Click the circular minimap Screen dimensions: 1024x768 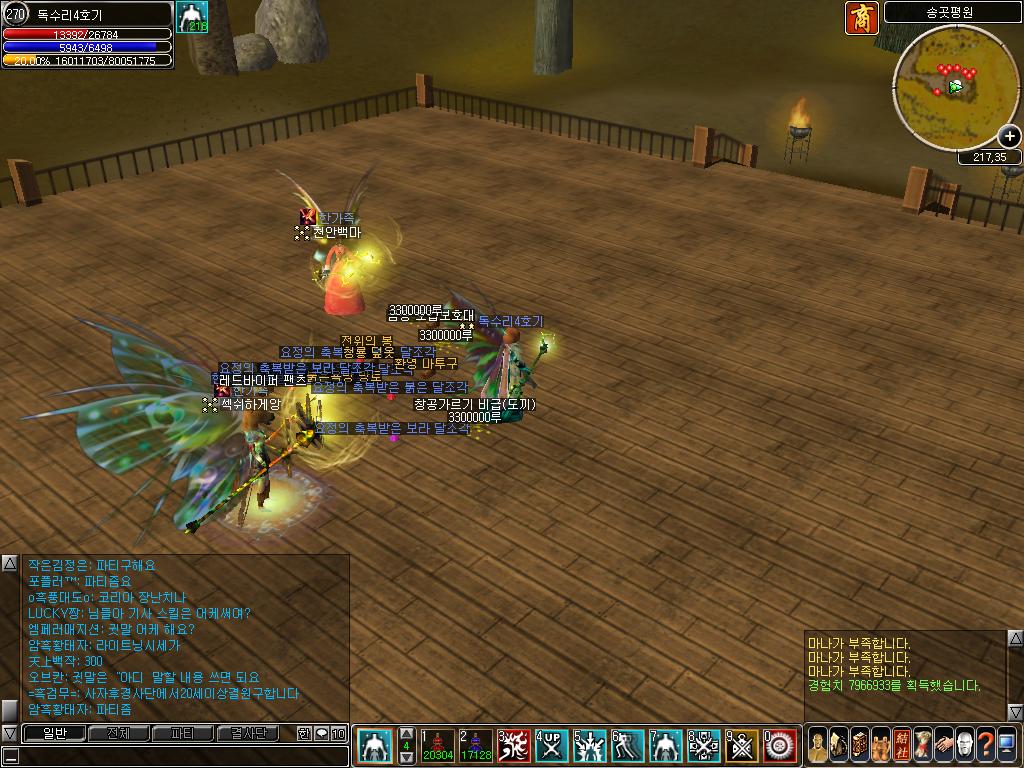tap(955, 86)
